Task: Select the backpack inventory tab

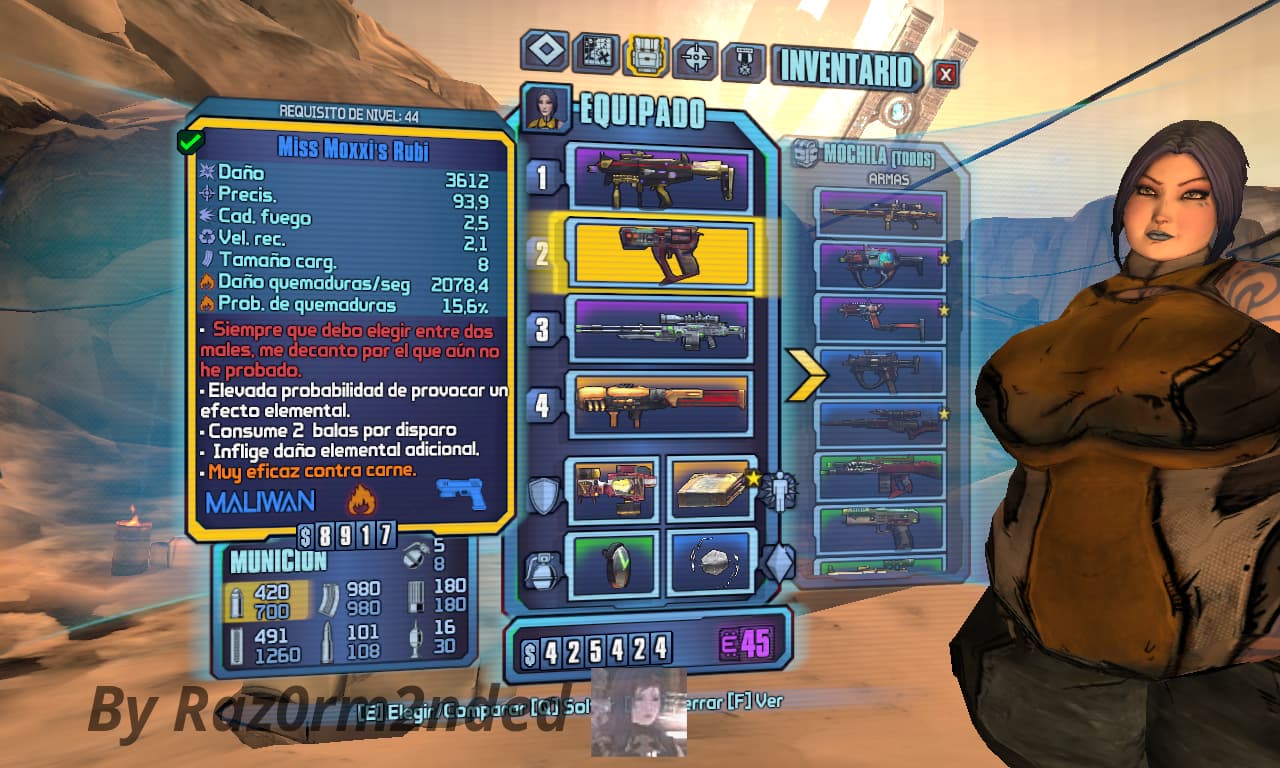Action: pos(646,56)
